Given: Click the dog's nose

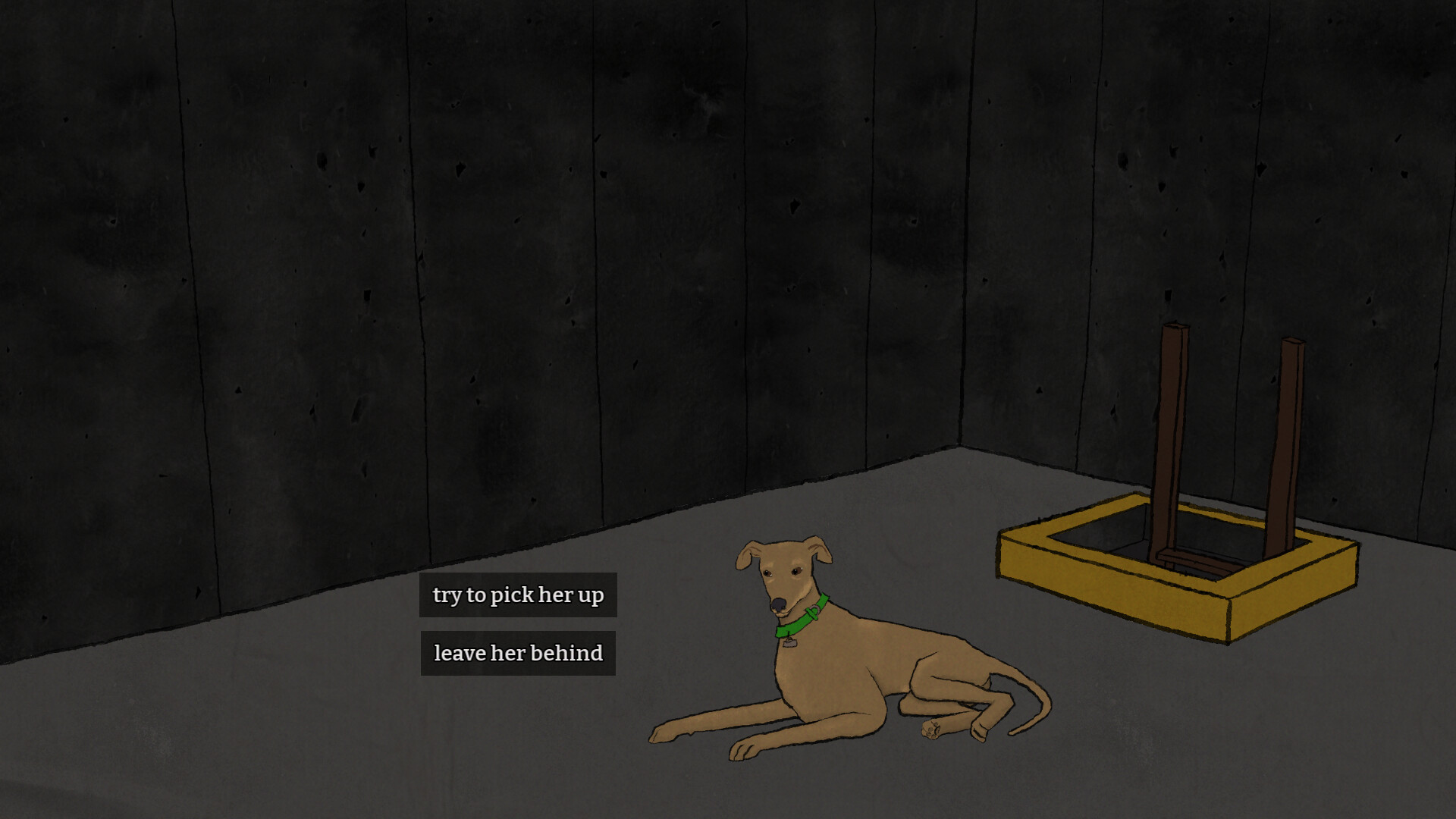Looking at the screenshot, I should 779,604.
